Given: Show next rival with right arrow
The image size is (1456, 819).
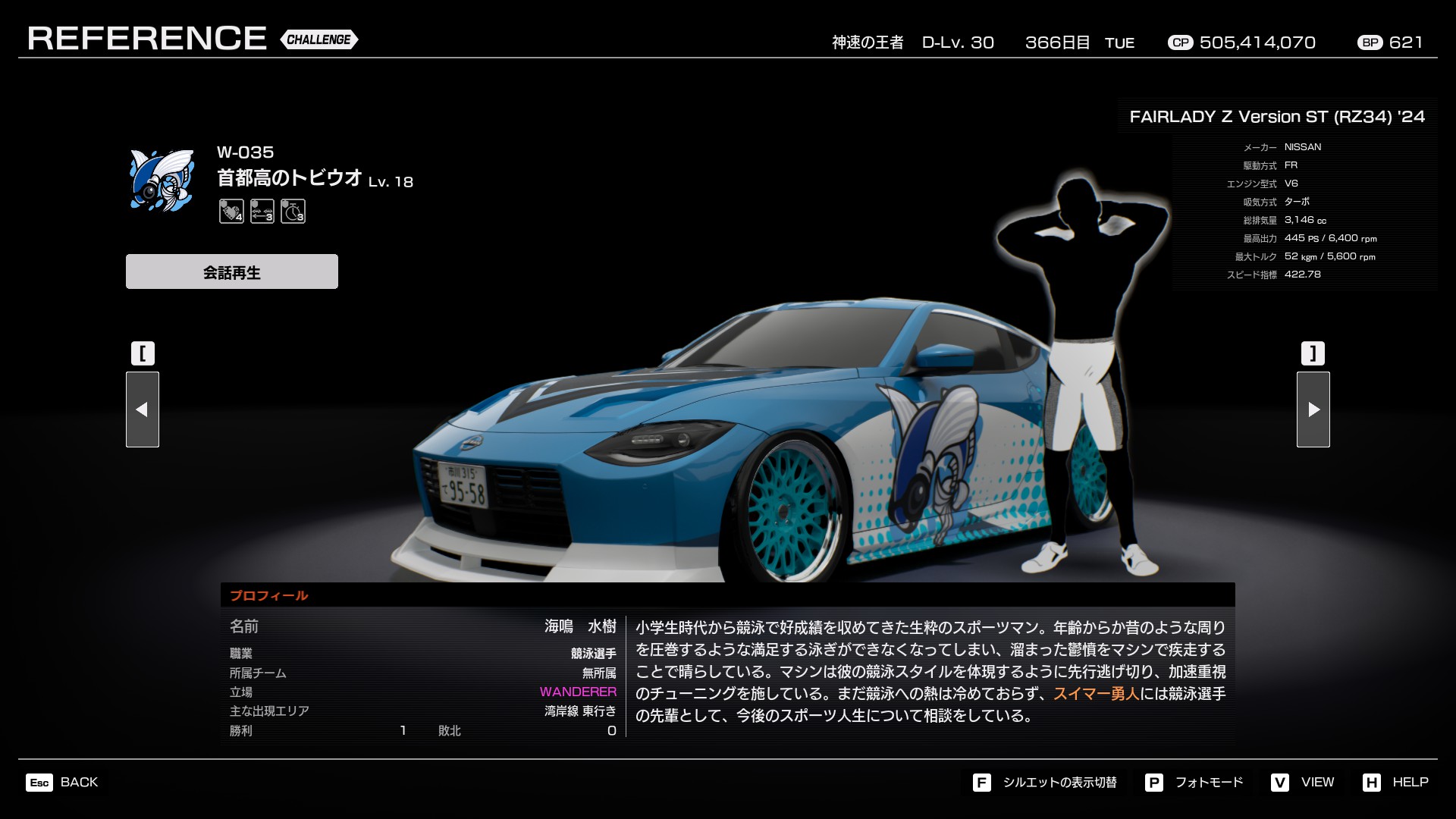Looking at the screenshot, I should coord(1313,409).
